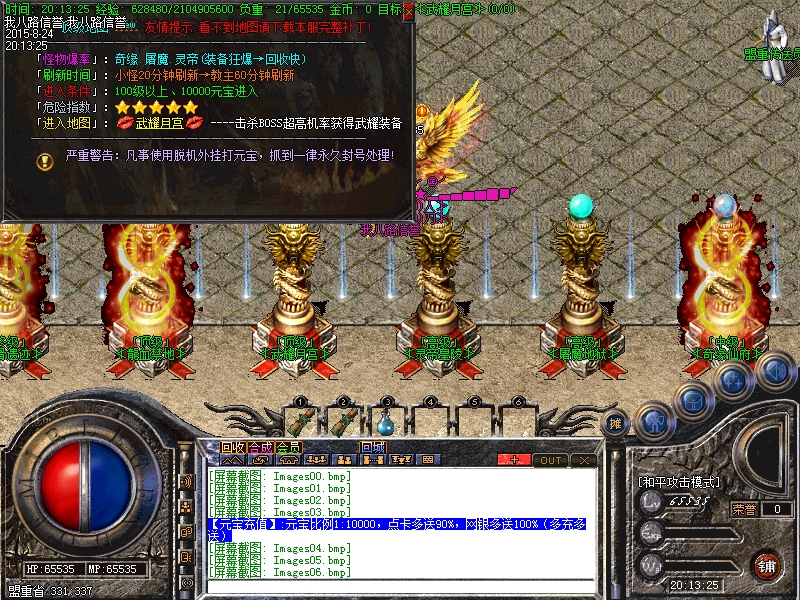Use the scroll item in hotbar slot 1
800x600 pixels.
click(x=300, y=420)
